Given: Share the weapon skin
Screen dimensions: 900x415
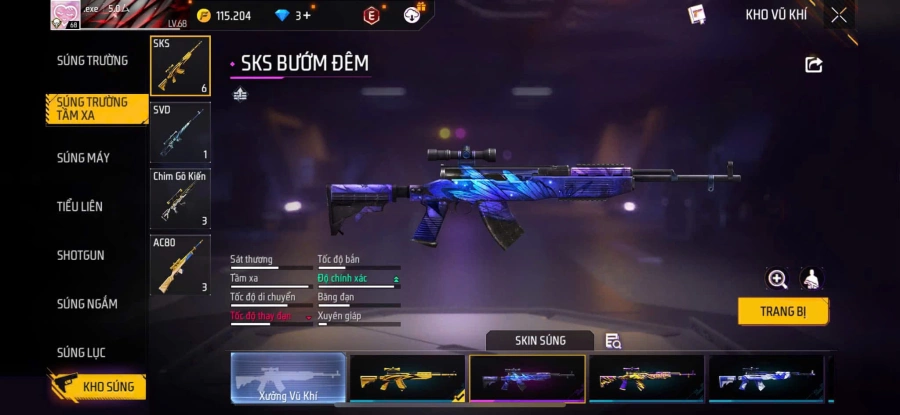Looking at the screenshot, I should (x=814, y=65).
